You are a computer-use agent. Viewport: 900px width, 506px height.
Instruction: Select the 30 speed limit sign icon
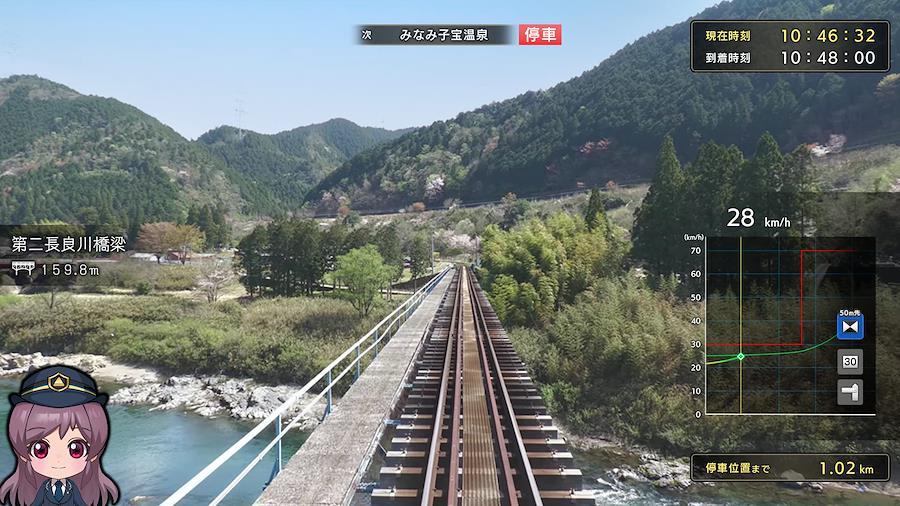tap(850, 361)
